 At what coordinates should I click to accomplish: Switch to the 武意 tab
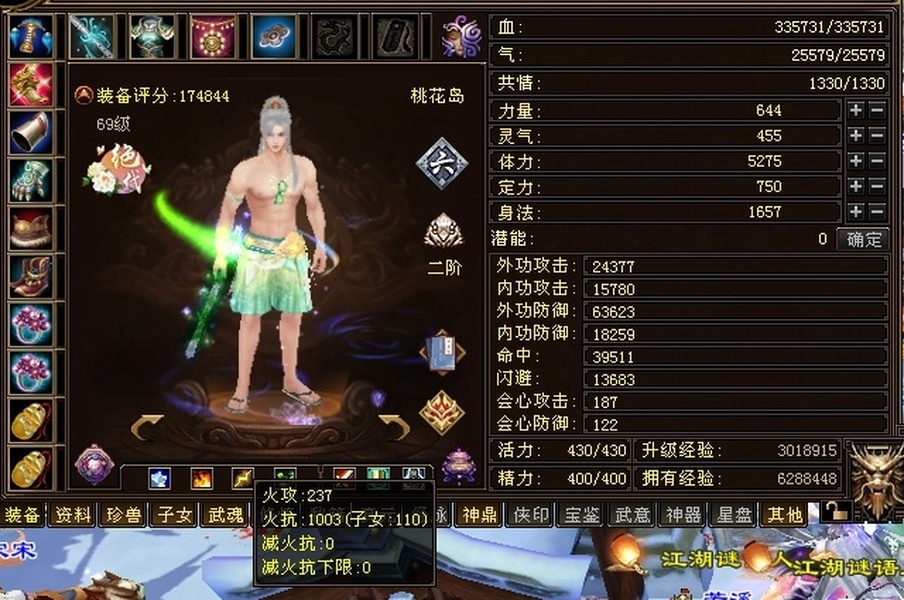pyautogui.click(x=632, y=515)
